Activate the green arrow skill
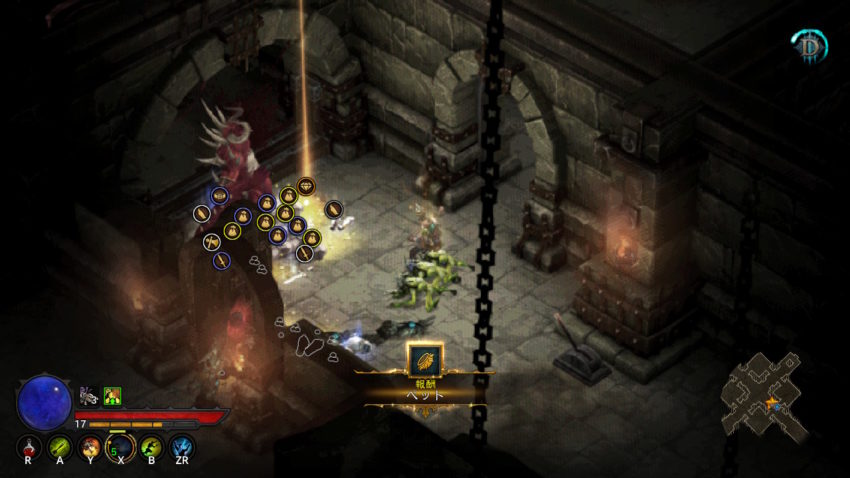Image resolution: width=850 pixels, height=478 pixels. pos(59,446)
